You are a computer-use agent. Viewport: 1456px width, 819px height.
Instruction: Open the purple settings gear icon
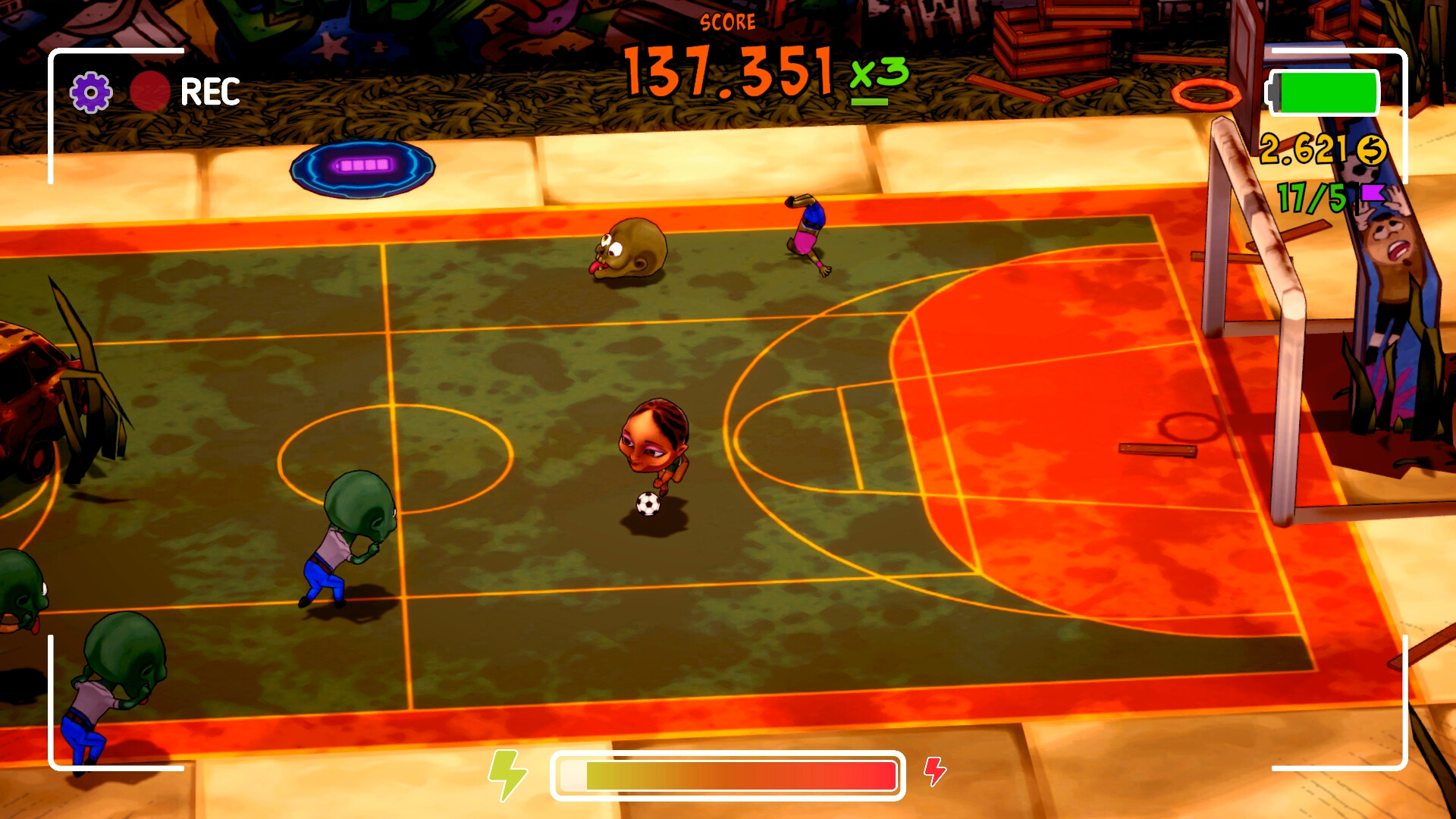(89, 90)
